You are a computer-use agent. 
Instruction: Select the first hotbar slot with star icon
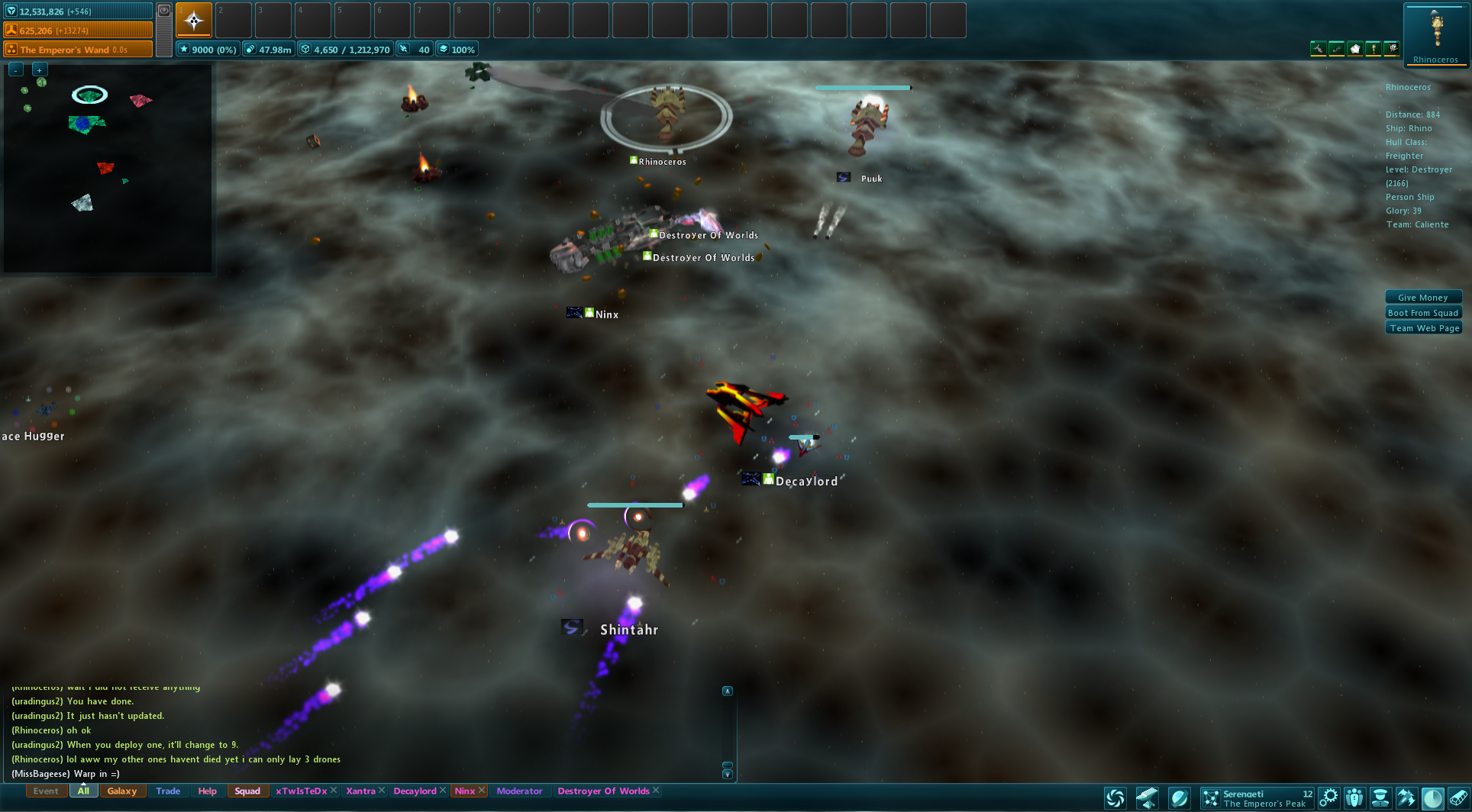click(194, 21)
